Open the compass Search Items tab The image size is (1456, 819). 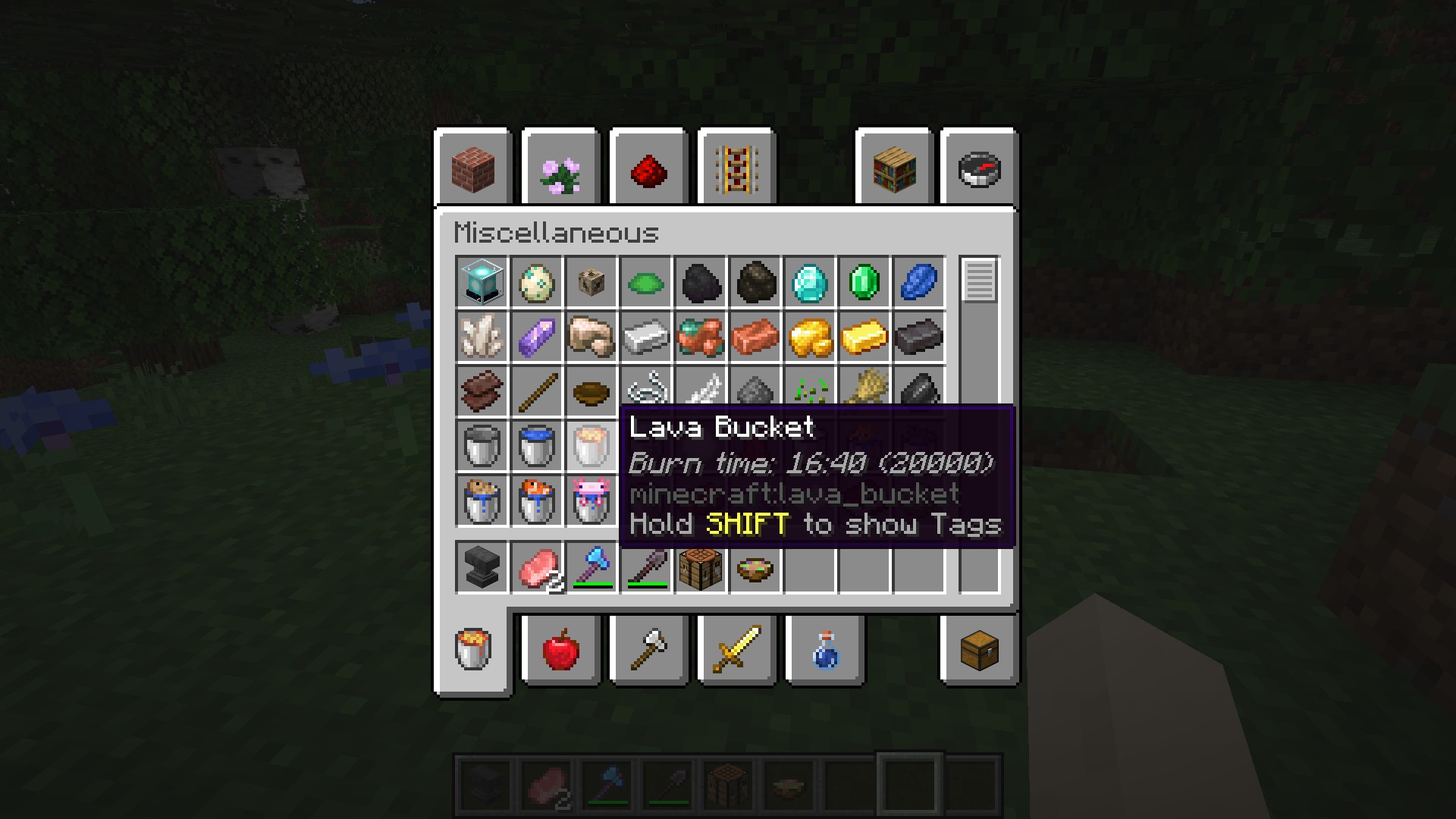[x=979, y=168]
